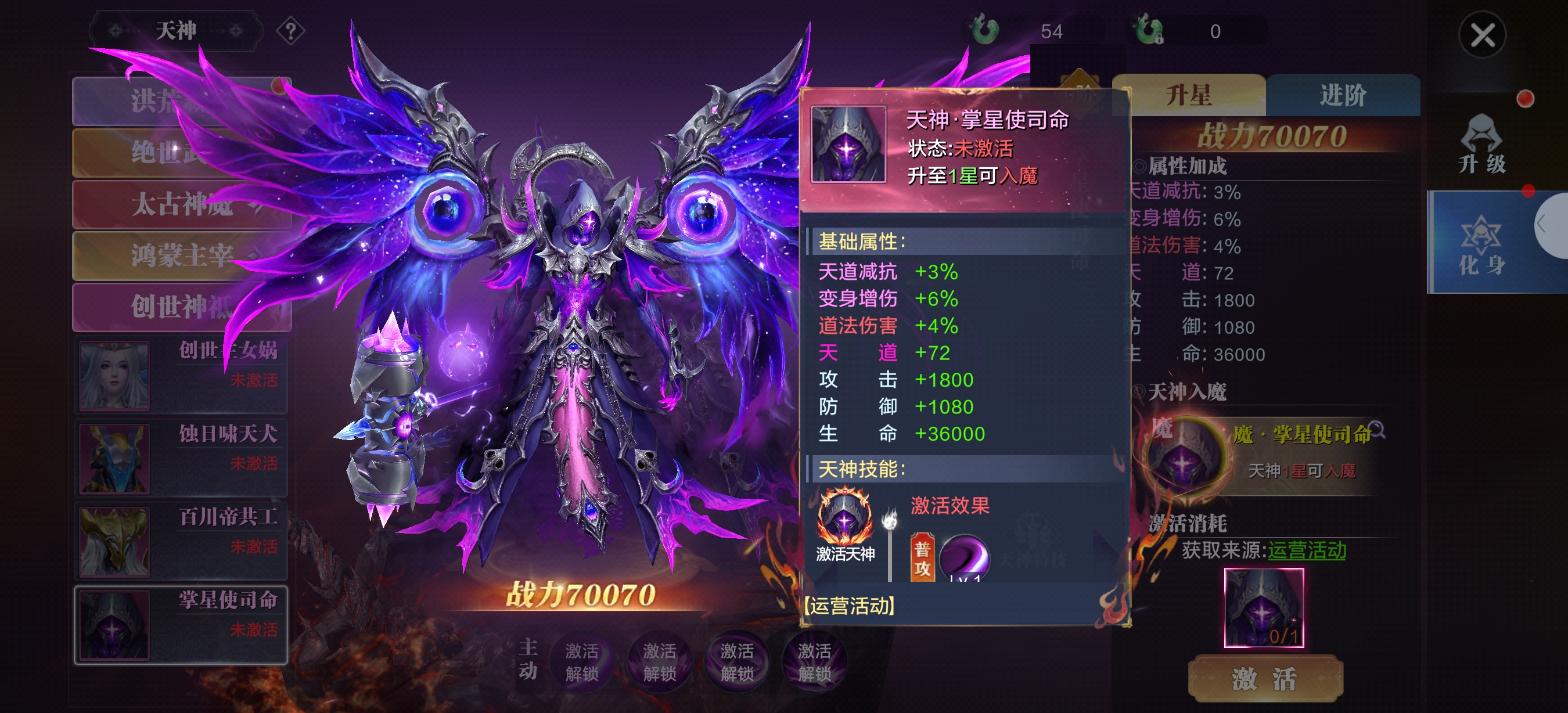Select 创世主女娲 in the deity list
Viewport: 1568px width, 713px height.
pos(181,375)
